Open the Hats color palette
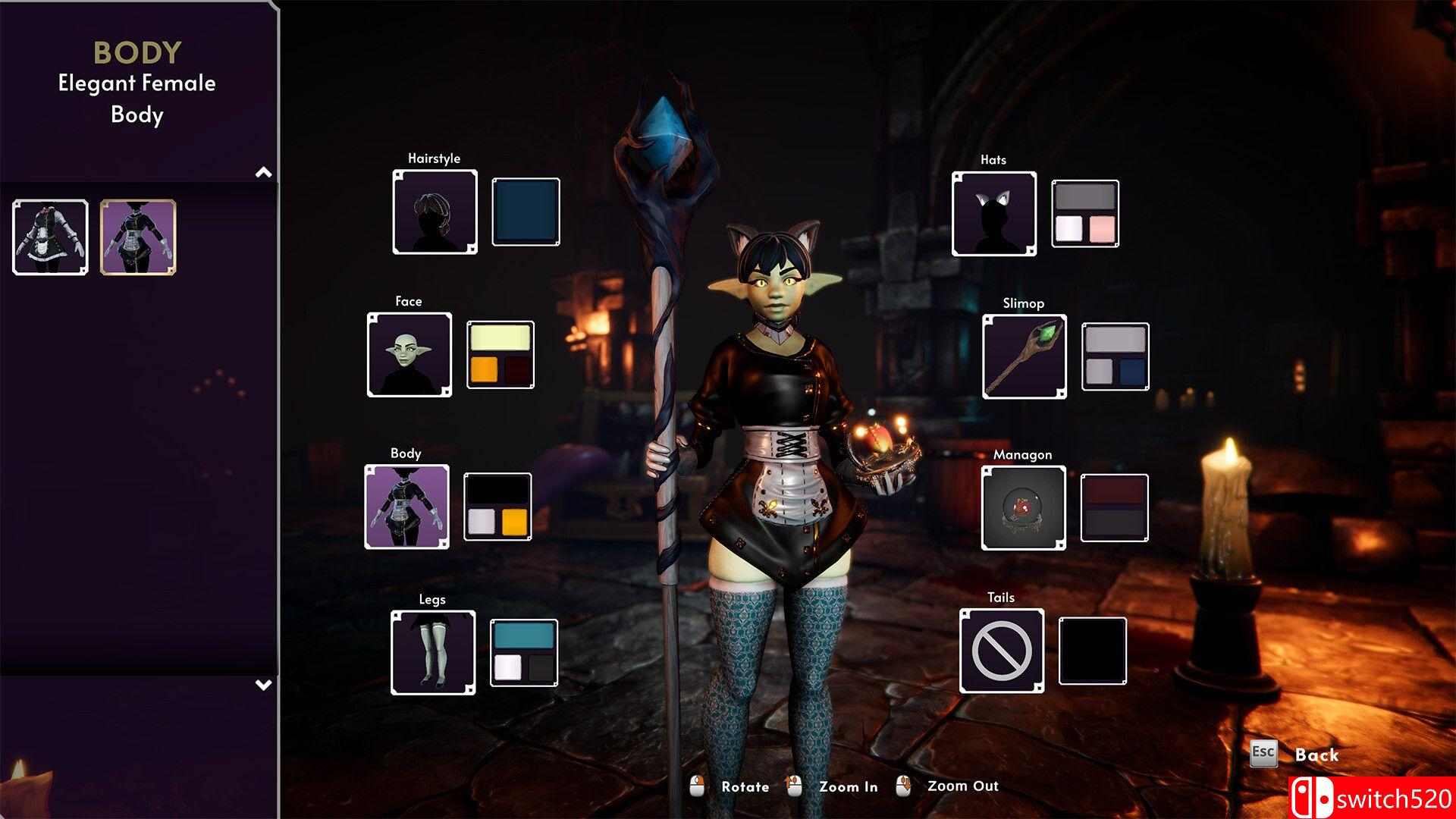Viewport: 1456px width, 819px height. [1085, 214]
